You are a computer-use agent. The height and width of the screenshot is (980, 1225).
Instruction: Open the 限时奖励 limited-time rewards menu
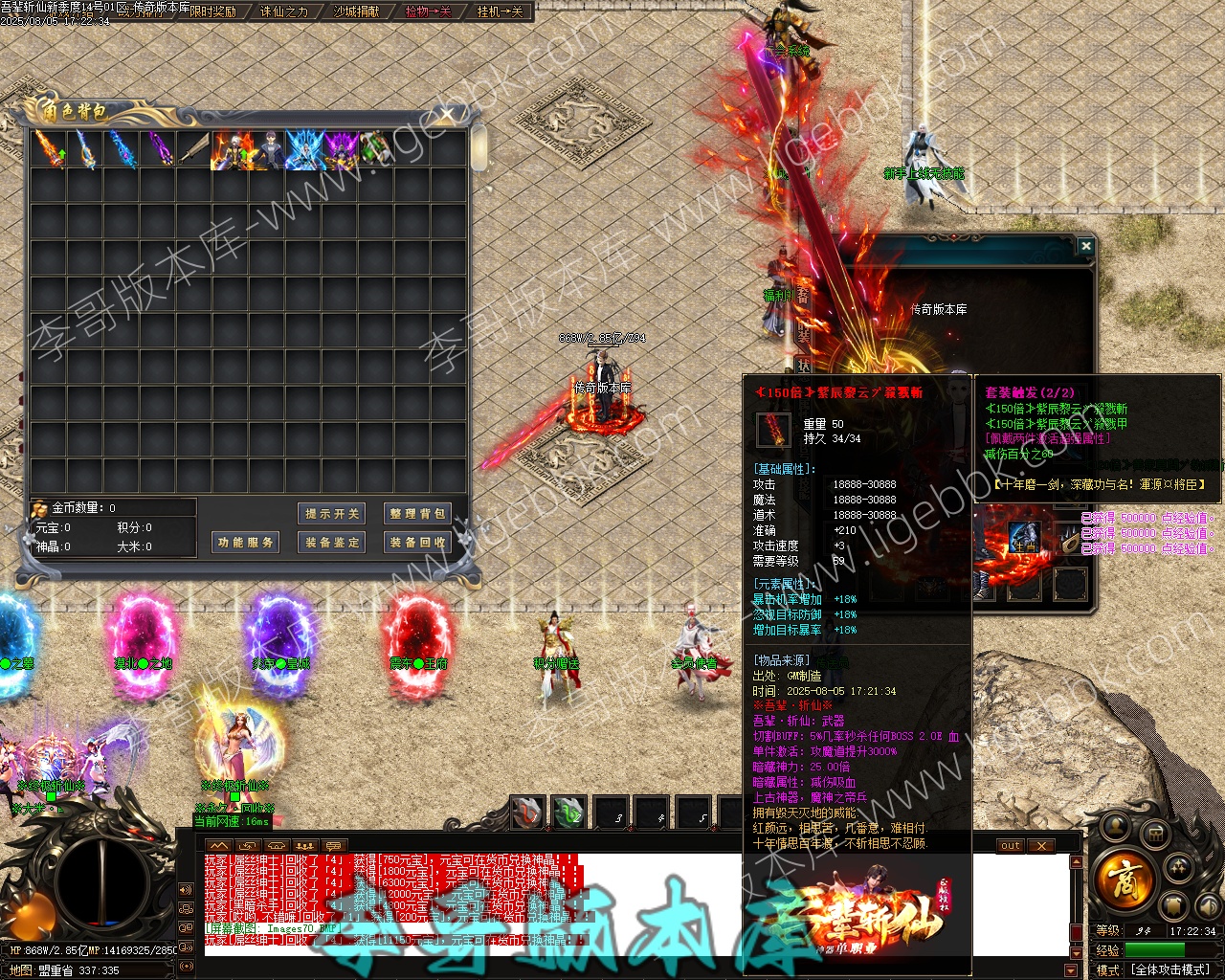(212, 11)
